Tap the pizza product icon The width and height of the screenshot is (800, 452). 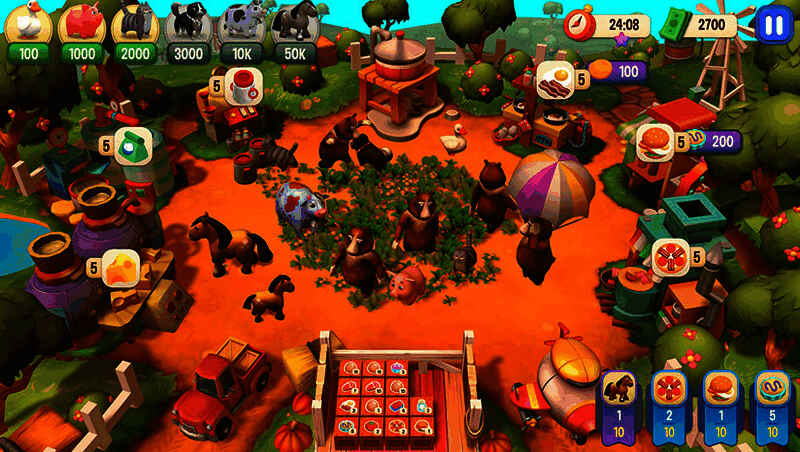[x=669, y=257]
